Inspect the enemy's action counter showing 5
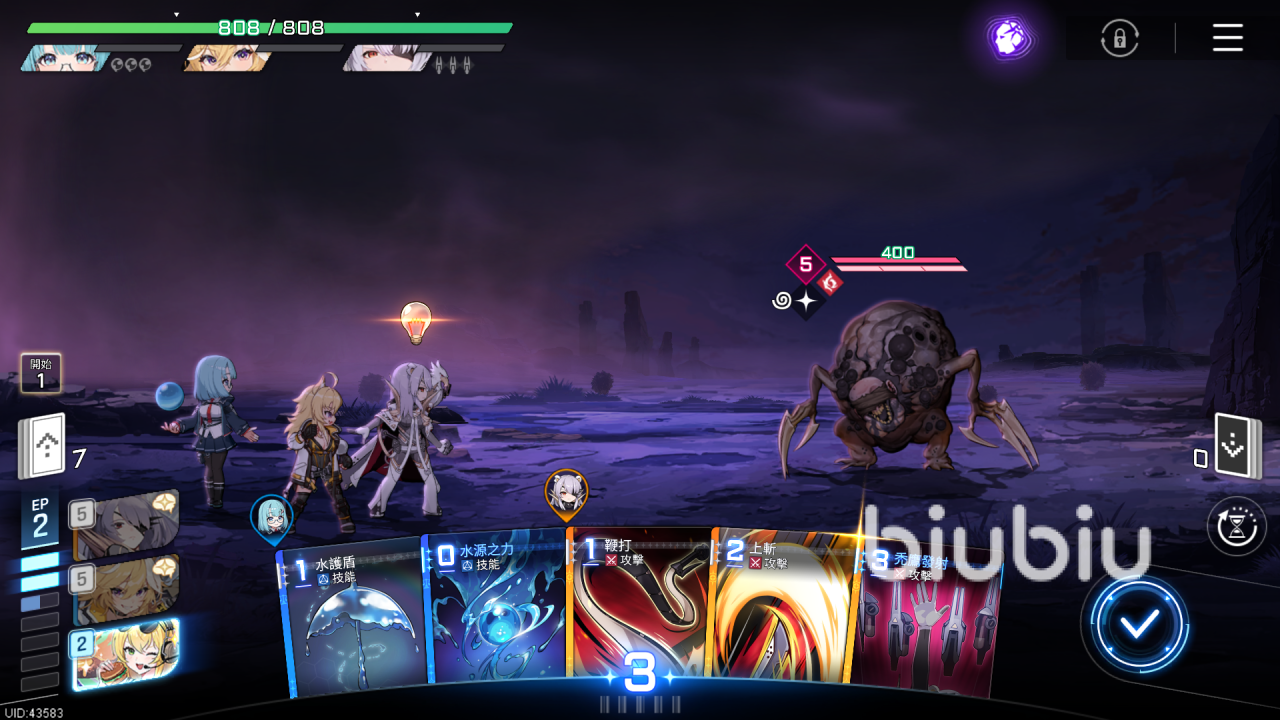The image size is (1280, 720). 805,265
